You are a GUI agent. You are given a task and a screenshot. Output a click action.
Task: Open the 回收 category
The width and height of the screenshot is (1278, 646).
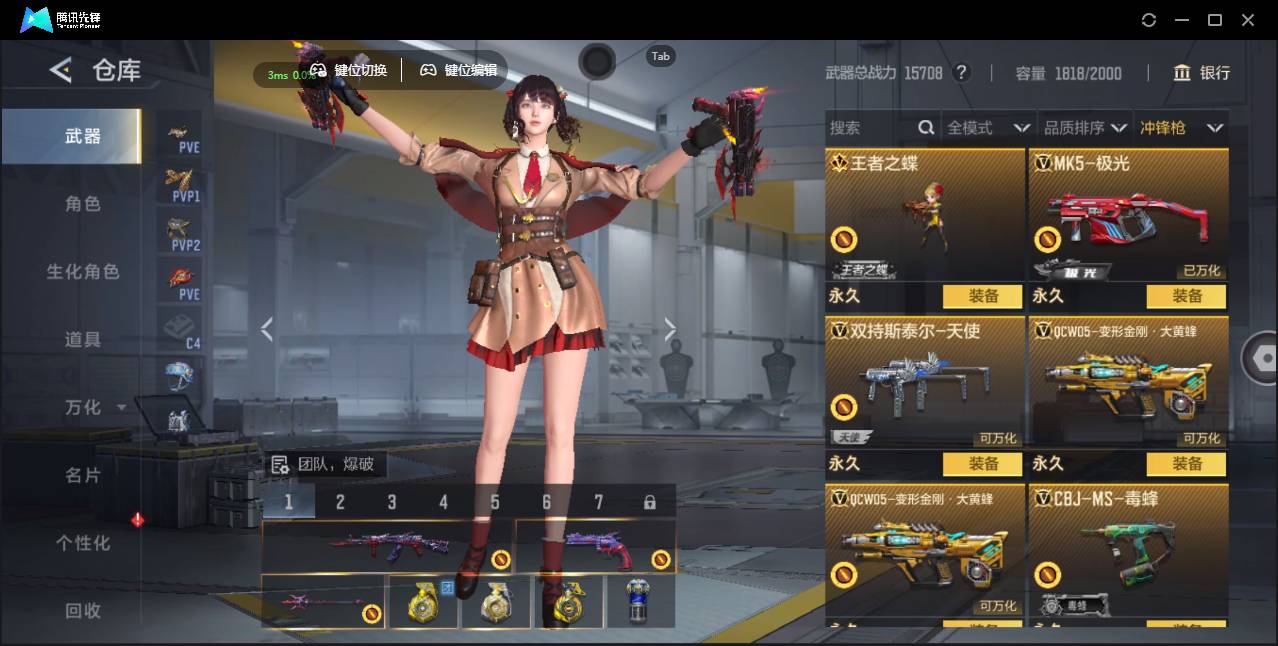pyautogui.click(x=83, y=610)
